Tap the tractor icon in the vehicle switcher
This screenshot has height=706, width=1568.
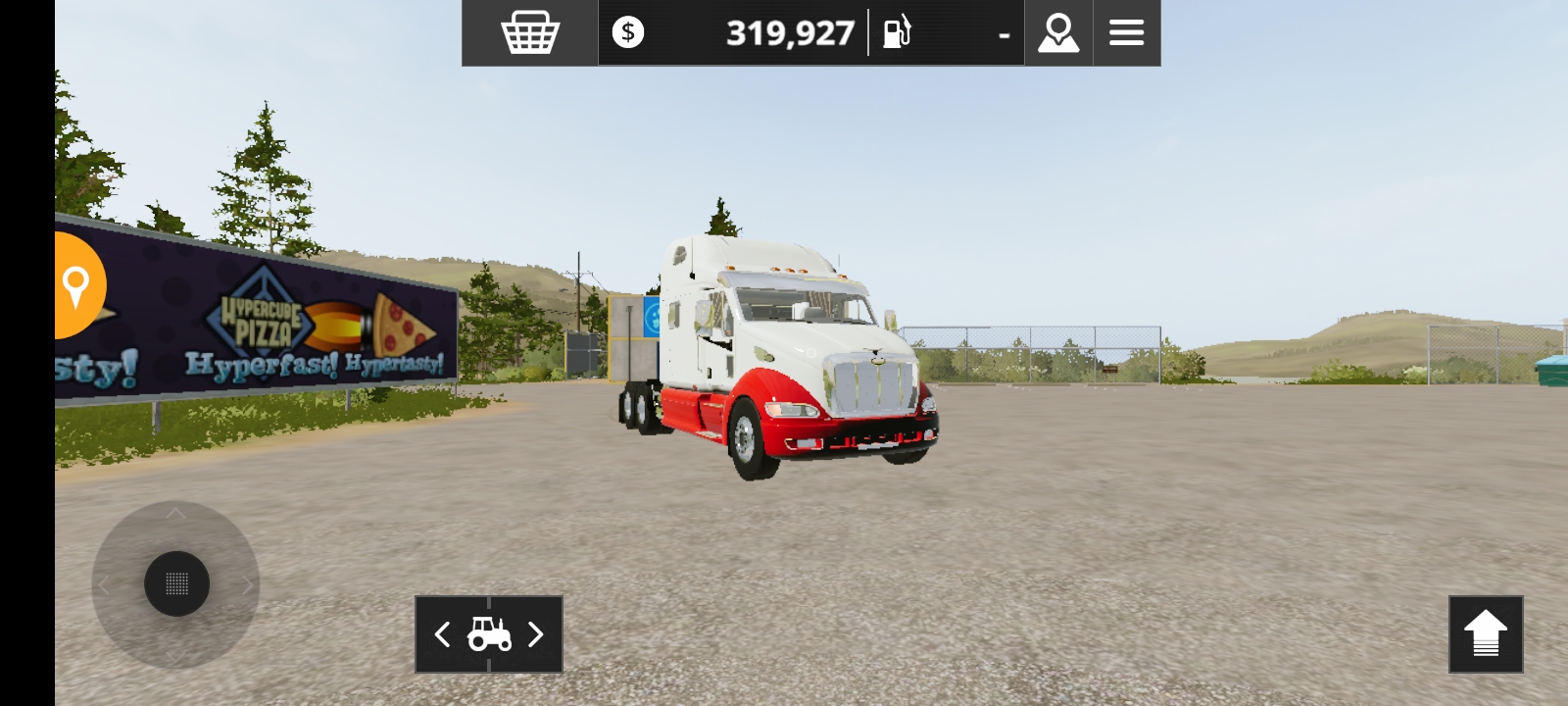point(488,635)
